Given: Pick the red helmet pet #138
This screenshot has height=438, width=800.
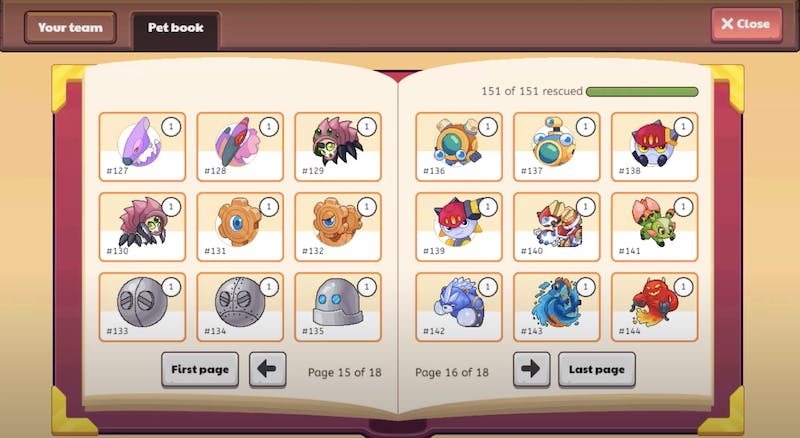Looking at the screenshot, I should point(655,146).
